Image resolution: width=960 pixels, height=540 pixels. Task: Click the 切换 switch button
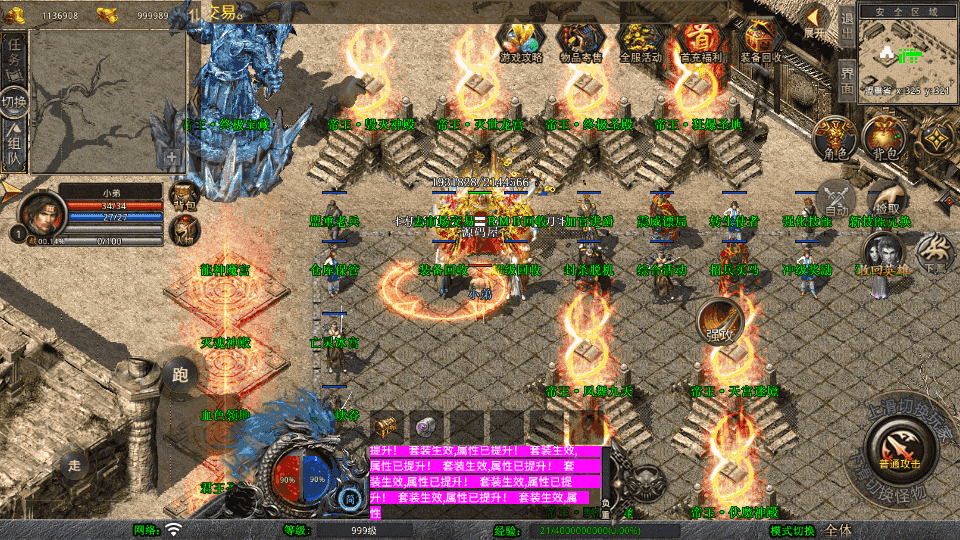click(15, 102)
